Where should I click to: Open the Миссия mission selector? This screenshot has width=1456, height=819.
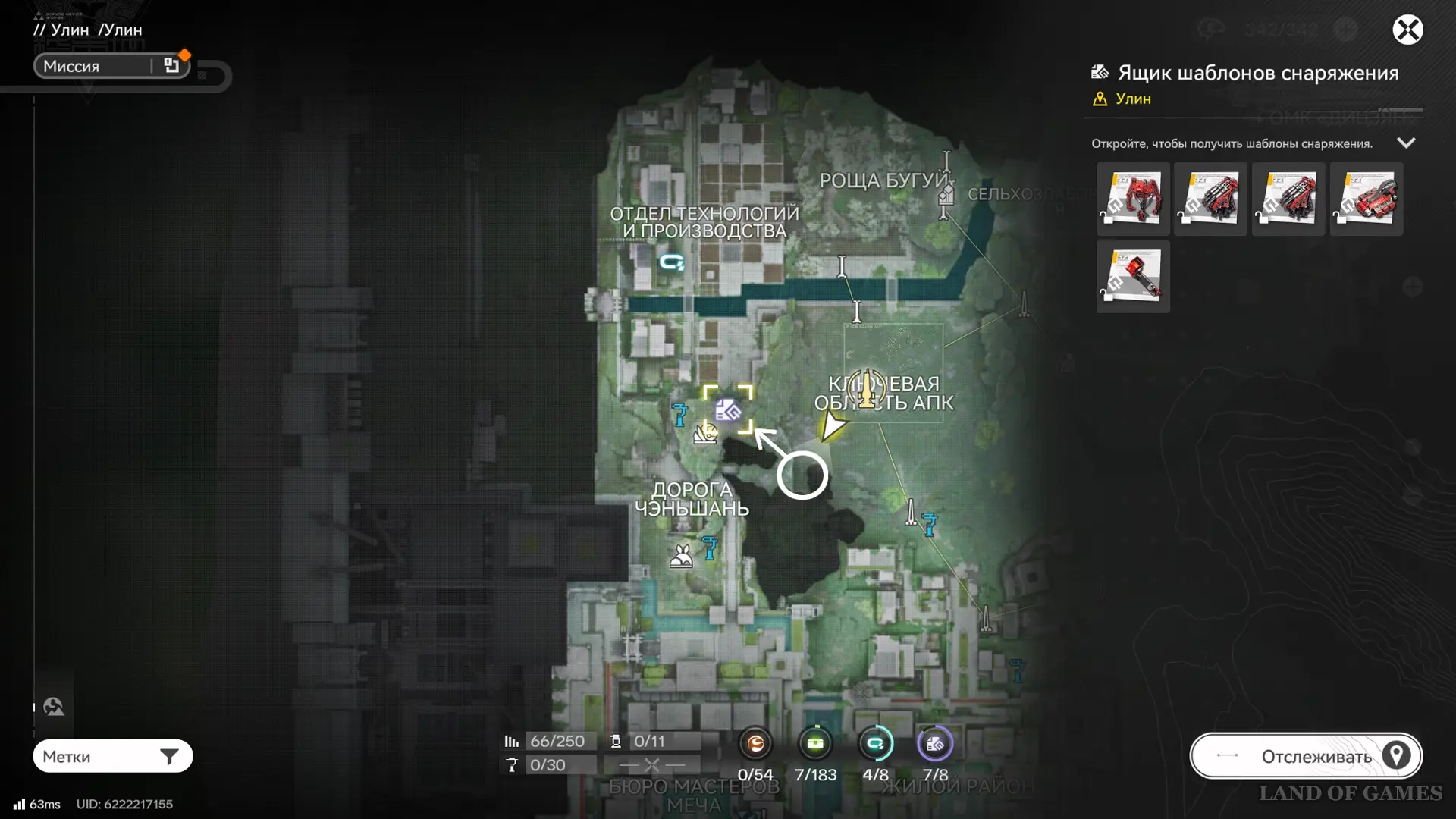[111, 66]
